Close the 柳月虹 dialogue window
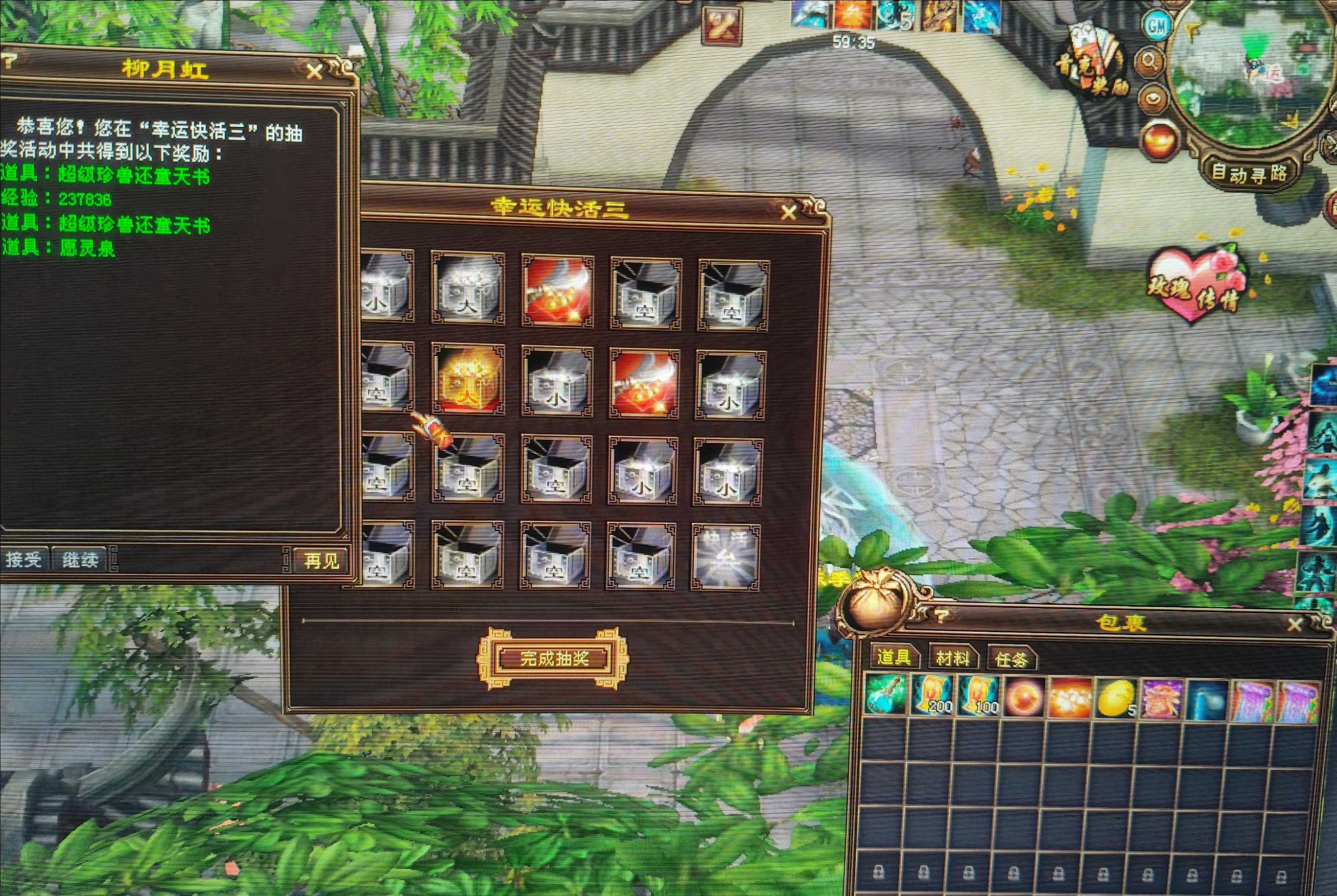The width and height of the screenshot is (1337, 896). click(314, 71)
